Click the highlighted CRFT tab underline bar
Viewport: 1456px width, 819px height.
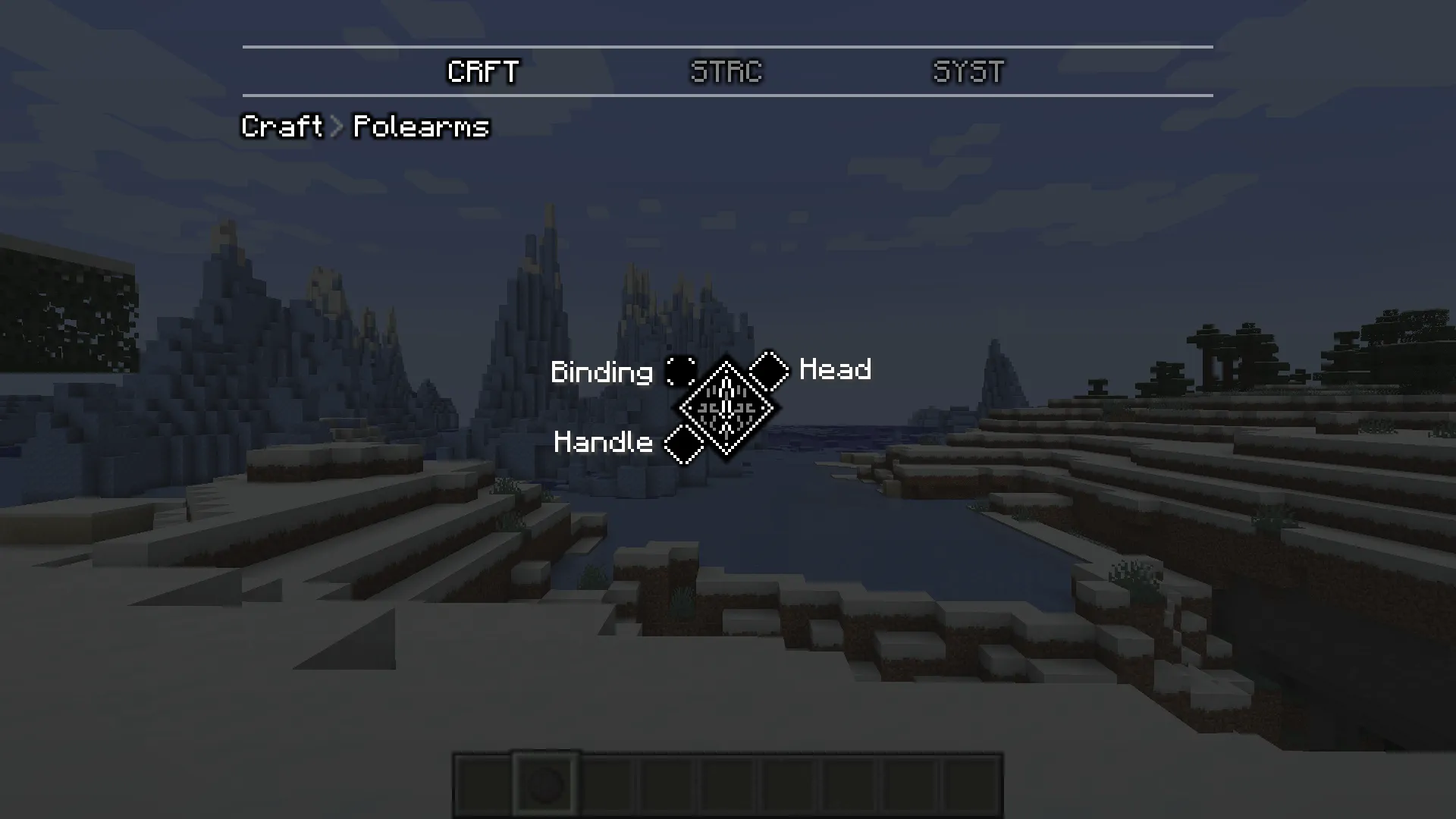coord(483,94)
